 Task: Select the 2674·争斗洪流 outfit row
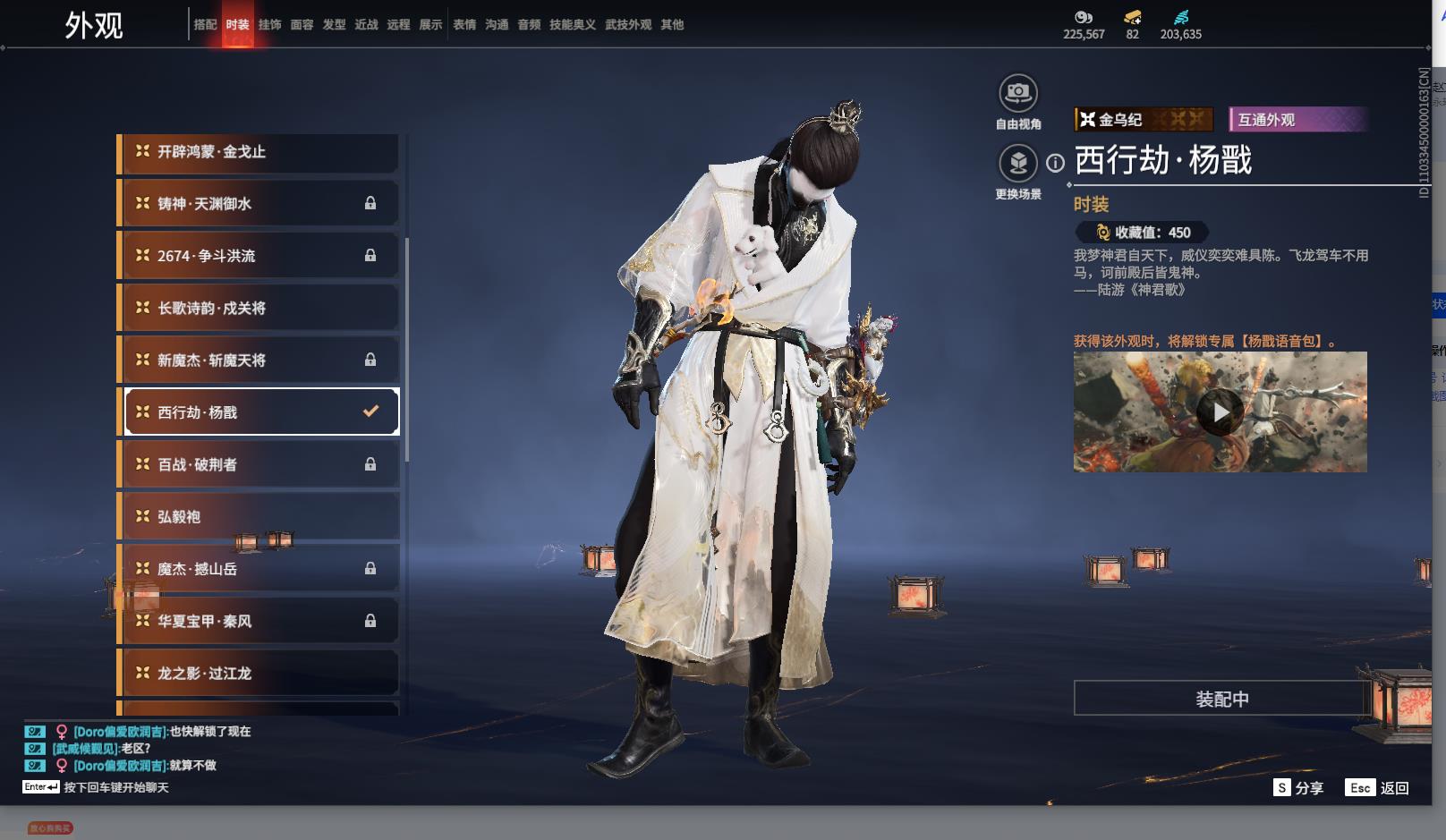coord(259,256)
